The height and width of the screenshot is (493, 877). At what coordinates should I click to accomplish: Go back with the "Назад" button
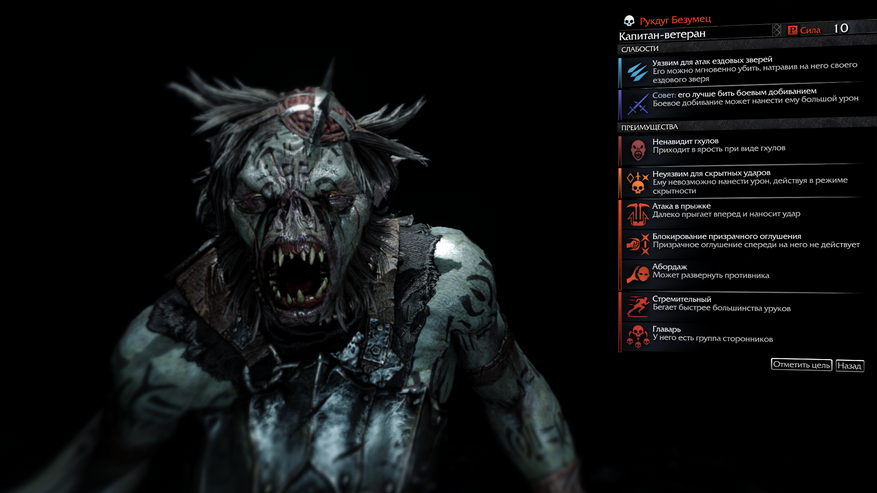[850, 366]
